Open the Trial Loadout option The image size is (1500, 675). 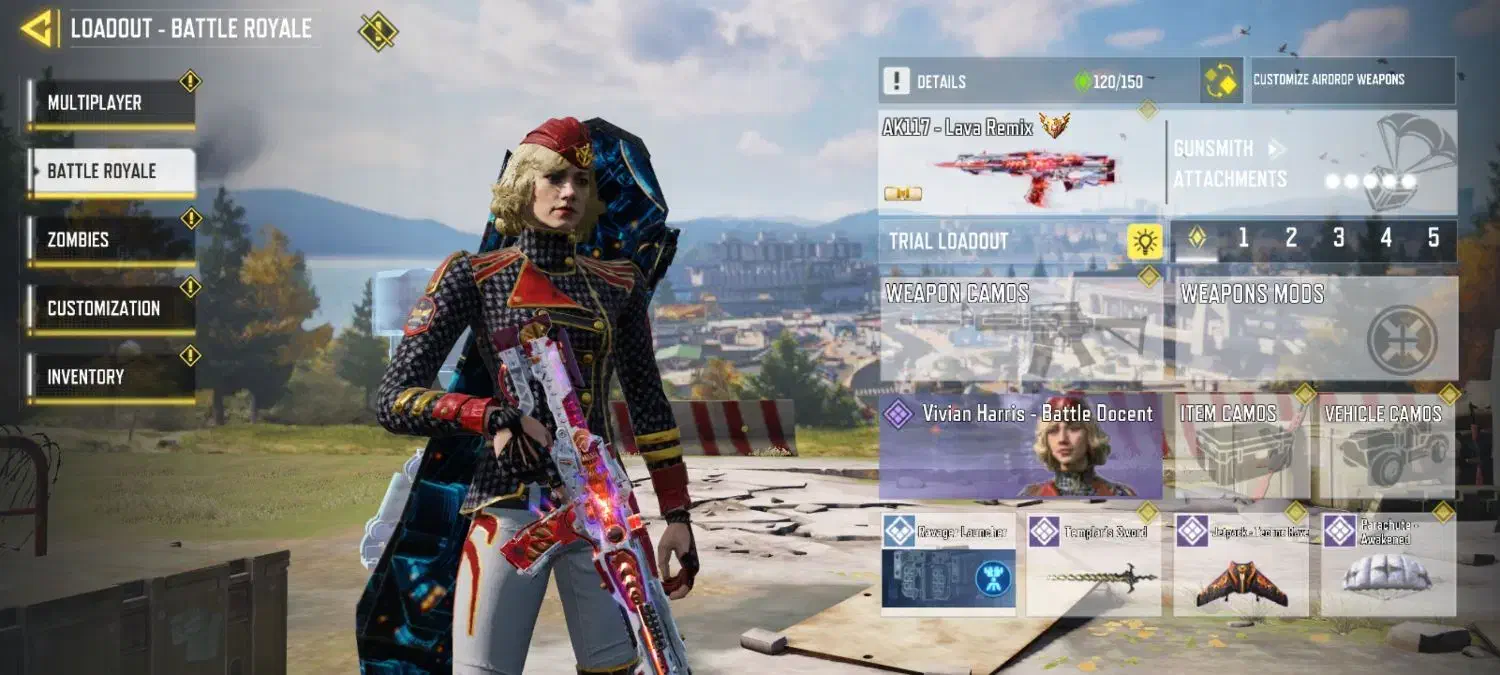[1020, 241]
